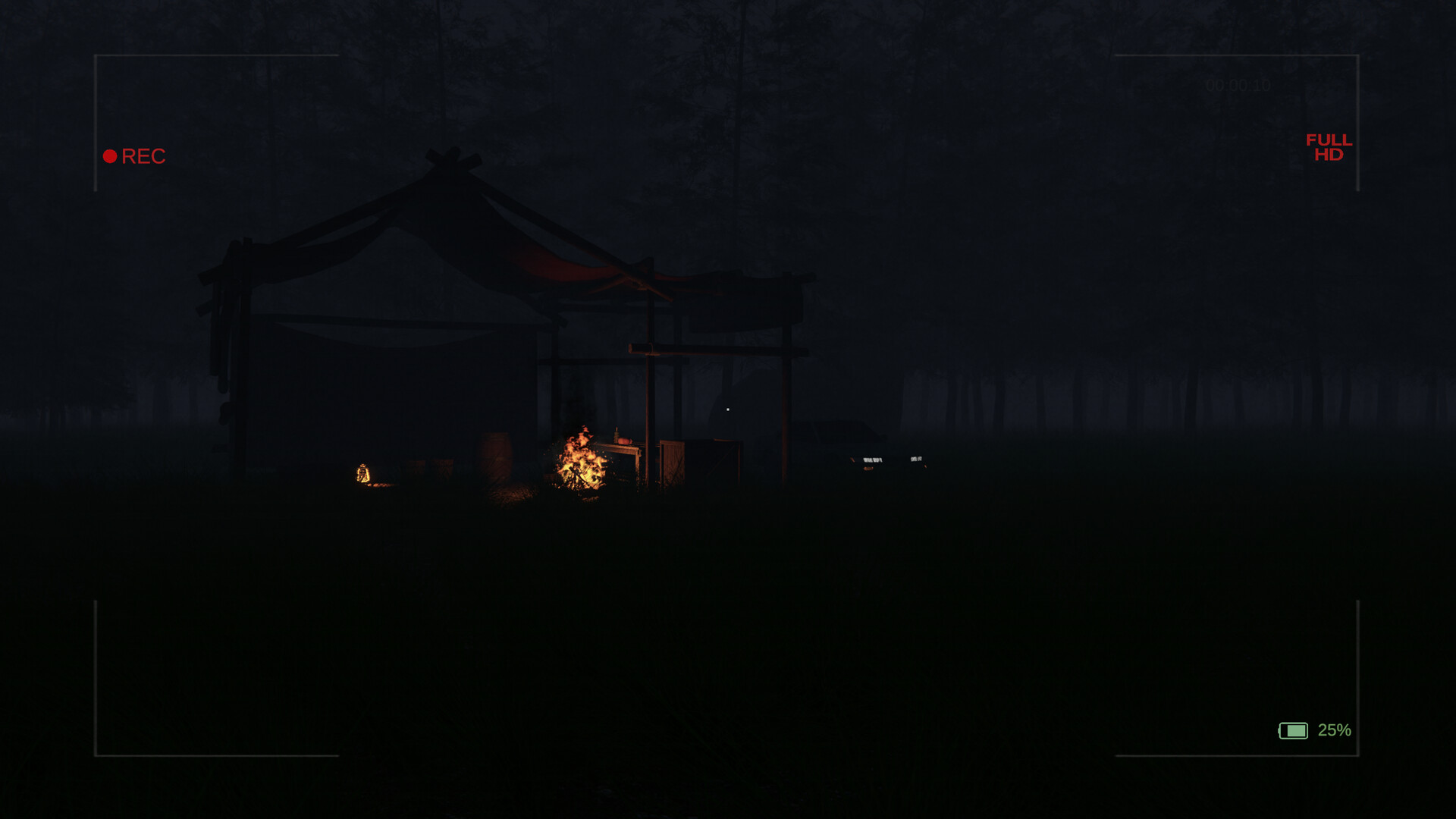The height and width of the screenshot is (819, 1456).
Task: Select the red REC dot only
Action: pos(111,156)
